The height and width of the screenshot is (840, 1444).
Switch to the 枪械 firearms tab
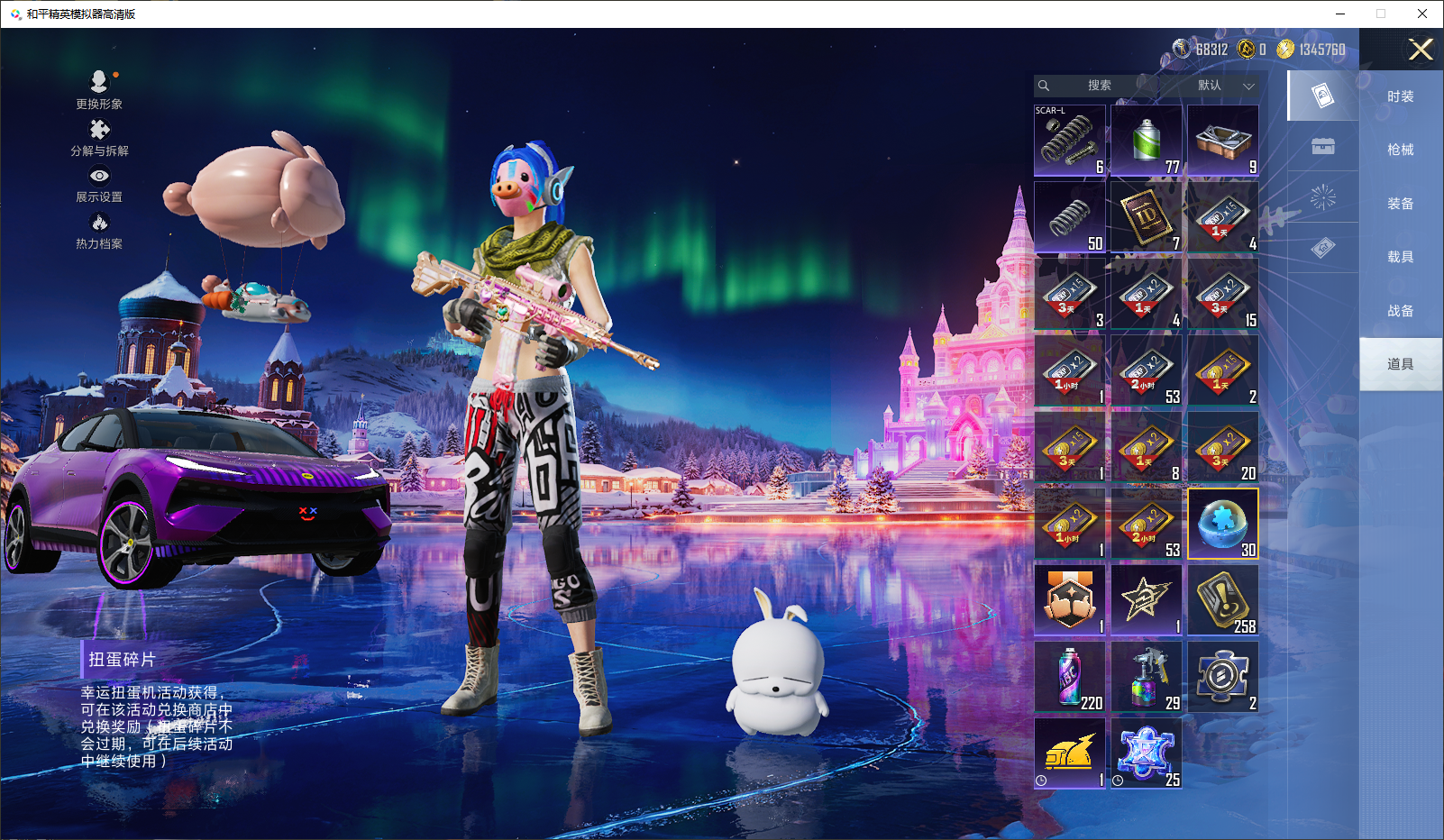point(1400,150)
